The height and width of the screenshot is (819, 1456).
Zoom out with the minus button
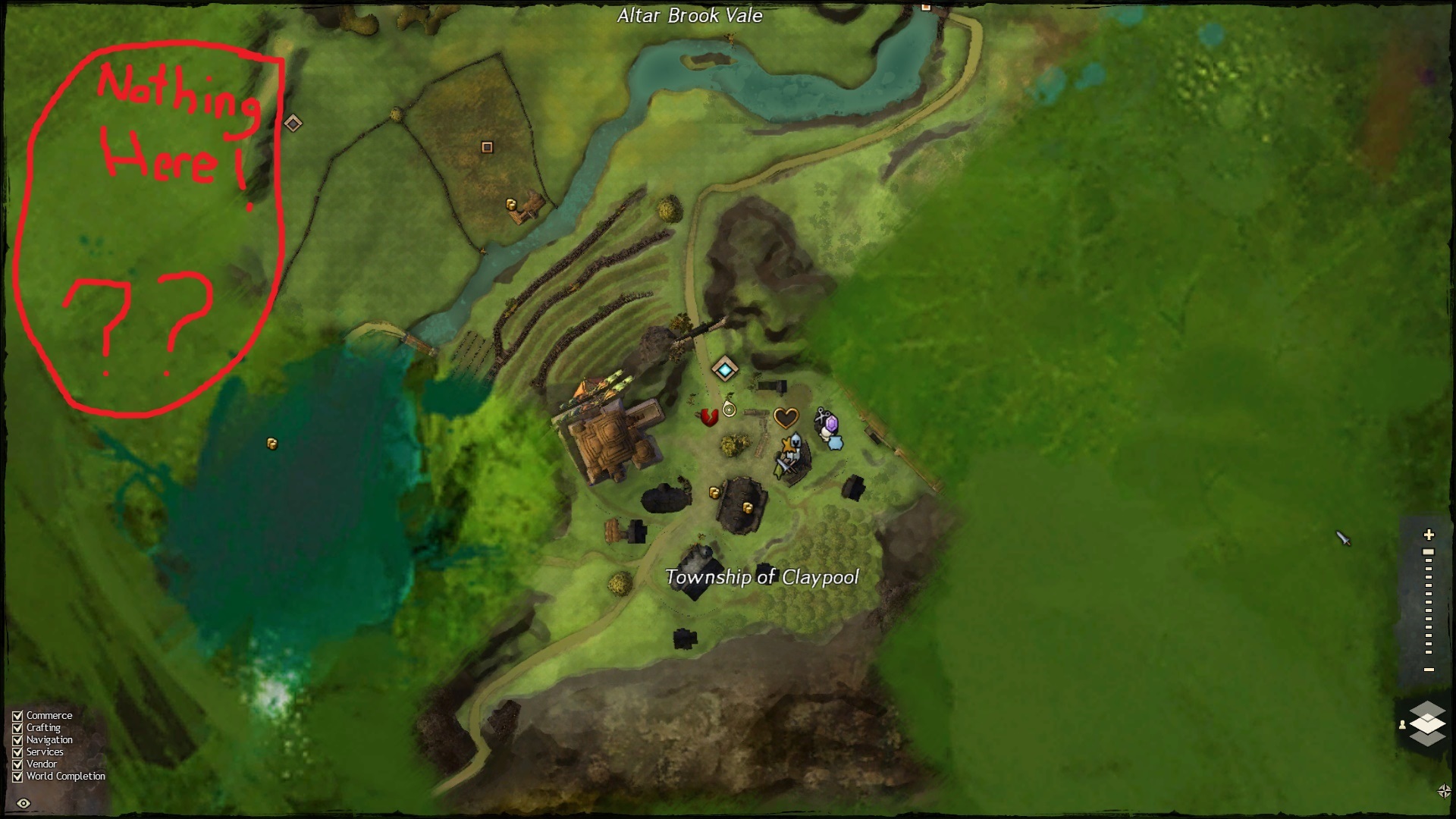[x=1429, y=670]
